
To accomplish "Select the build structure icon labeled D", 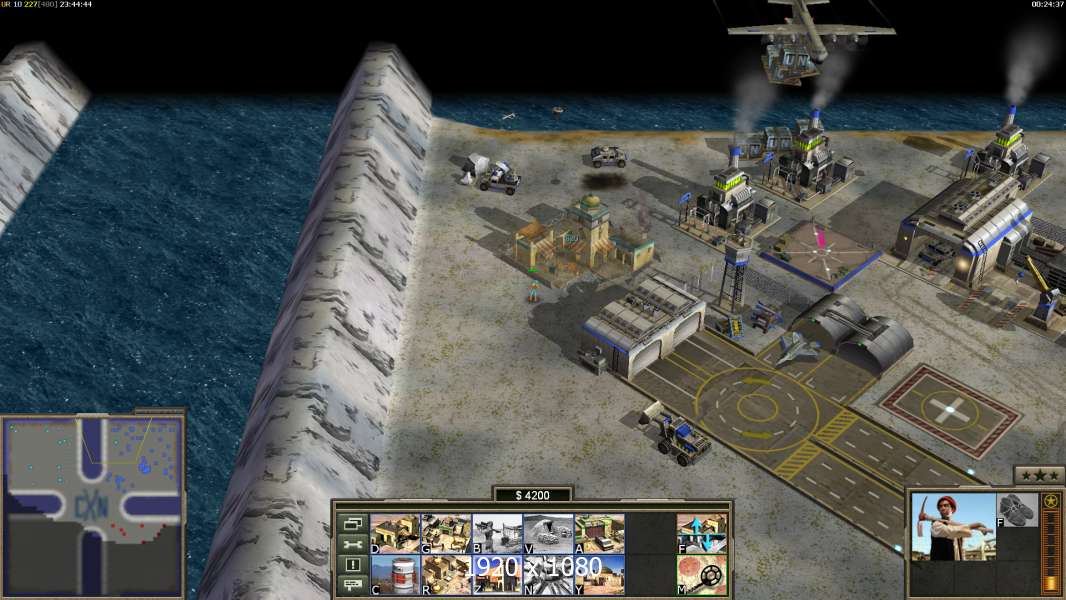I will point(395,533).
